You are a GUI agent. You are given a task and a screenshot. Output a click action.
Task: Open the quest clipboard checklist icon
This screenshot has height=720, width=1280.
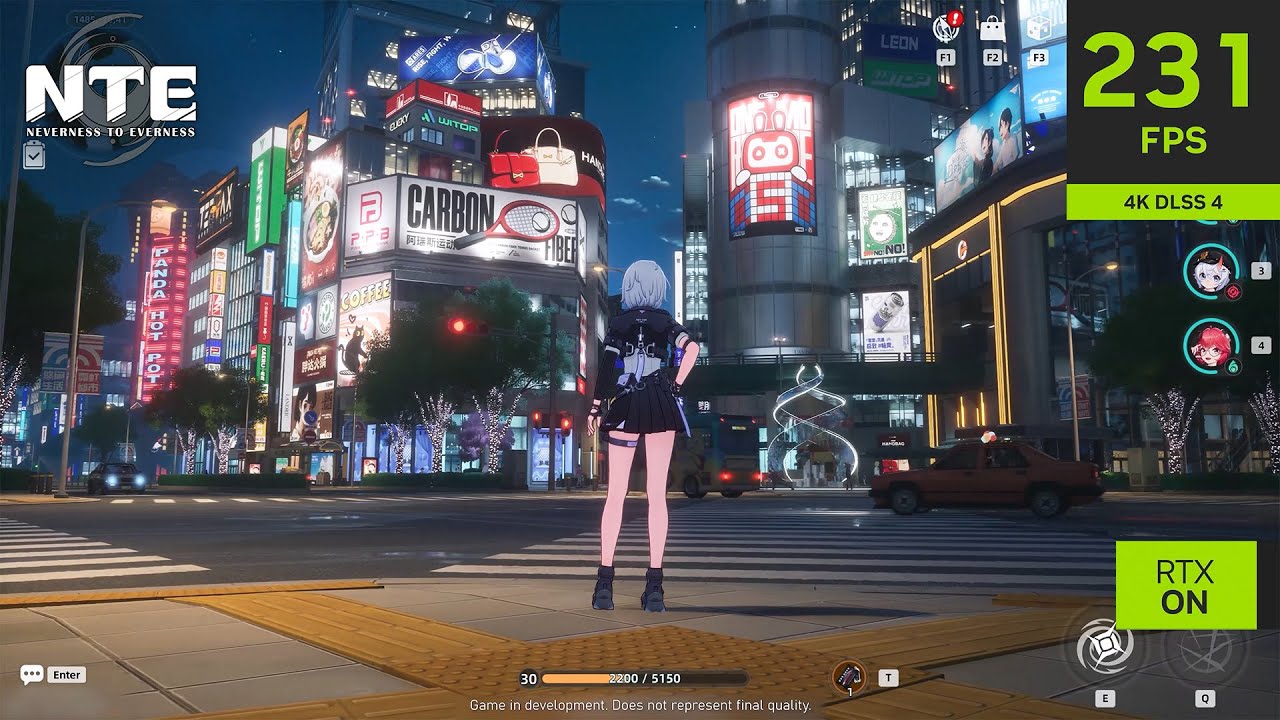33,154
